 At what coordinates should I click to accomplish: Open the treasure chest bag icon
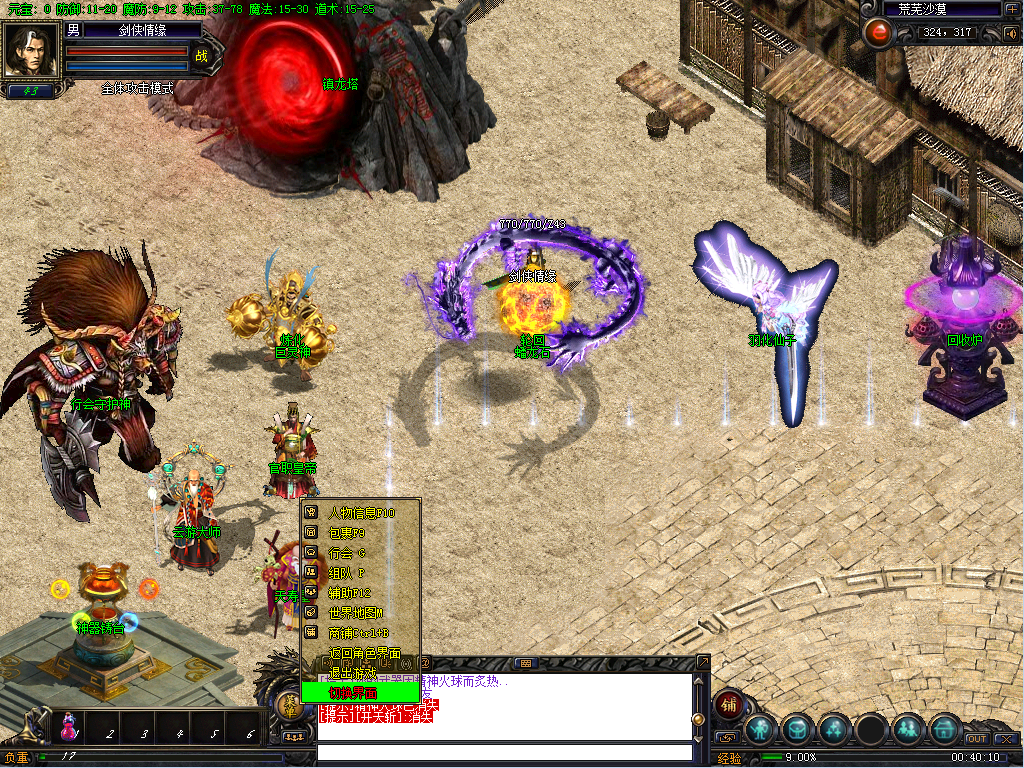pyautogui.click(x=798, y=729)
